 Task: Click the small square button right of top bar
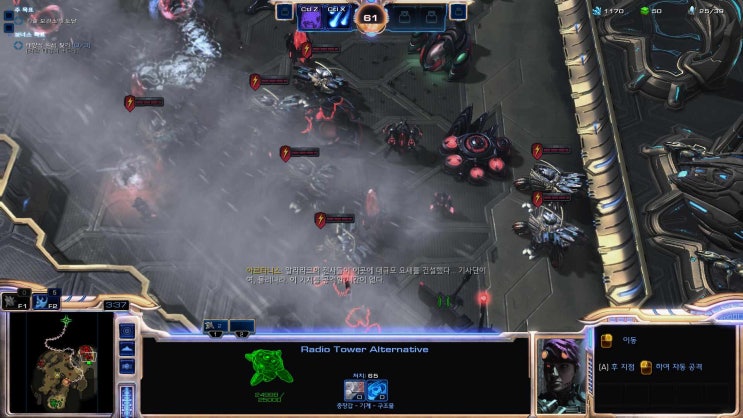click(457, 12)
